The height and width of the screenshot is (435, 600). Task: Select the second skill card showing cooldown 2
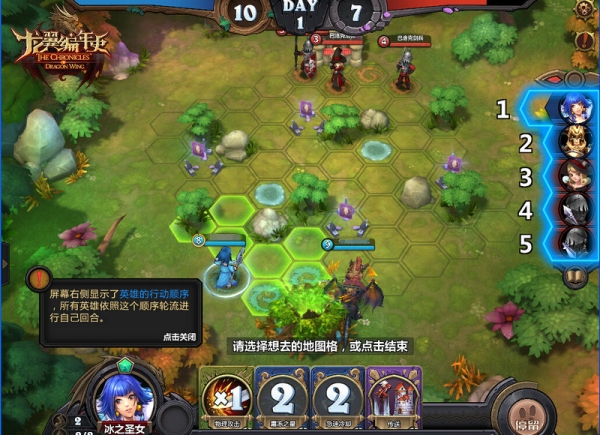tap(282, 393)
